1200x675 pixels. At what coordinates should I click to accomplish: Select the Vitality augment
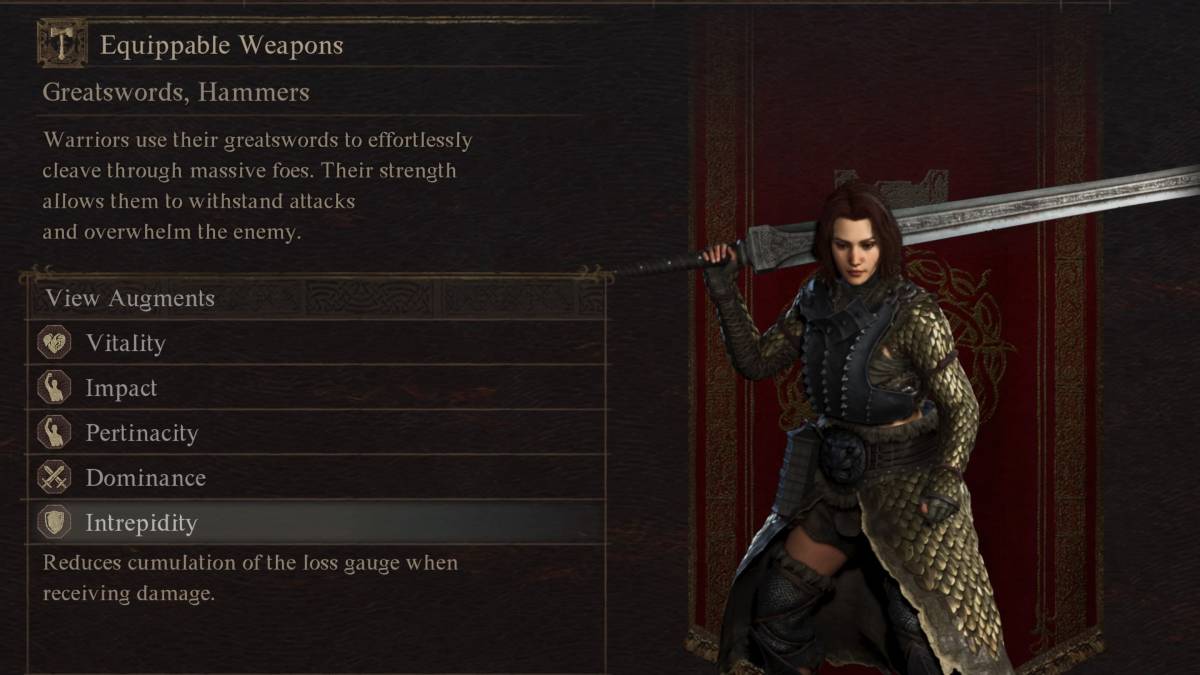pos(125,343)
